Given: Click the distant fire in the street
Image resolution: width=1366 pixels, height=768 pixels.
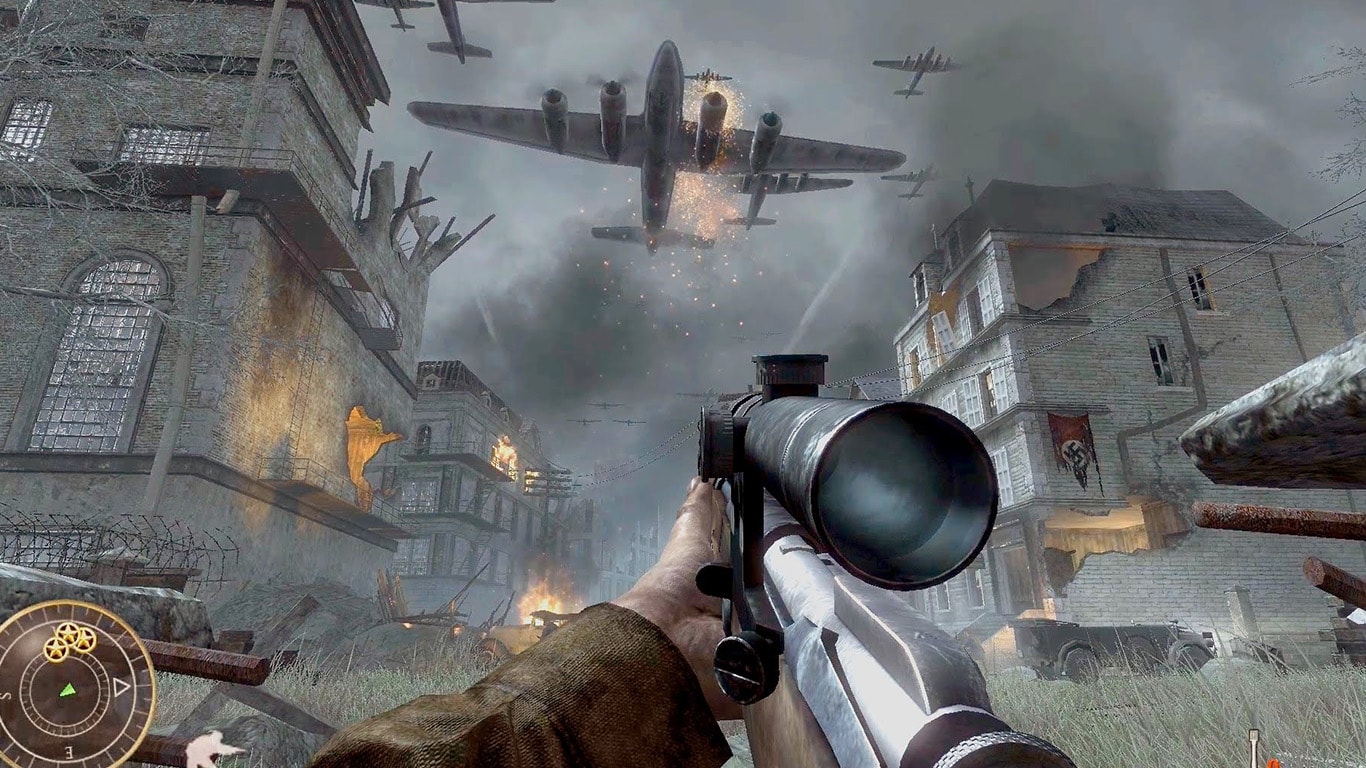Looking at the screenshot, I should (542, 599).
